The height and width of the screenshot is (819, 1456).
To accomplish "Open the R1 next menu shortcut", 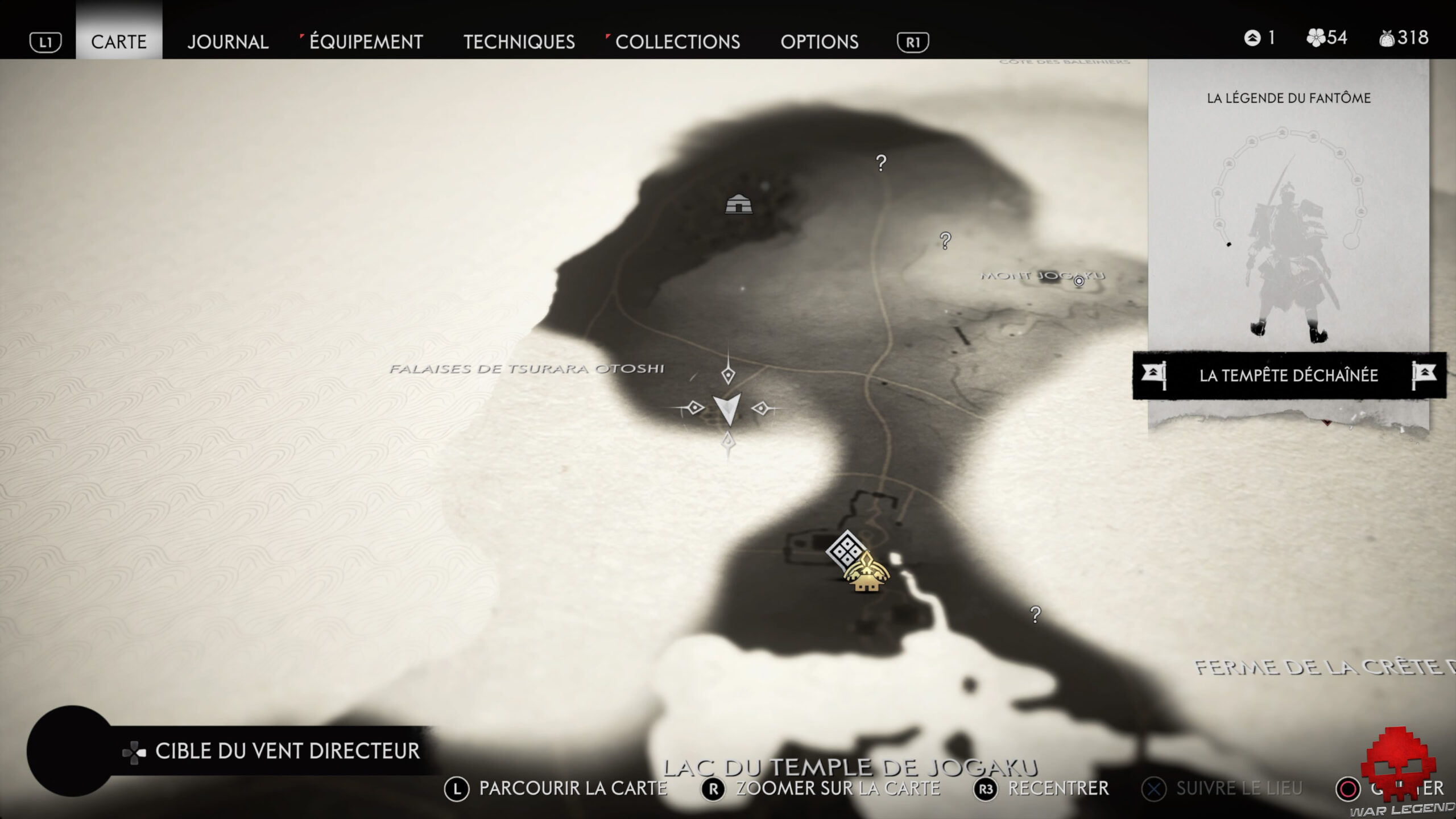I will pos(913,42).
